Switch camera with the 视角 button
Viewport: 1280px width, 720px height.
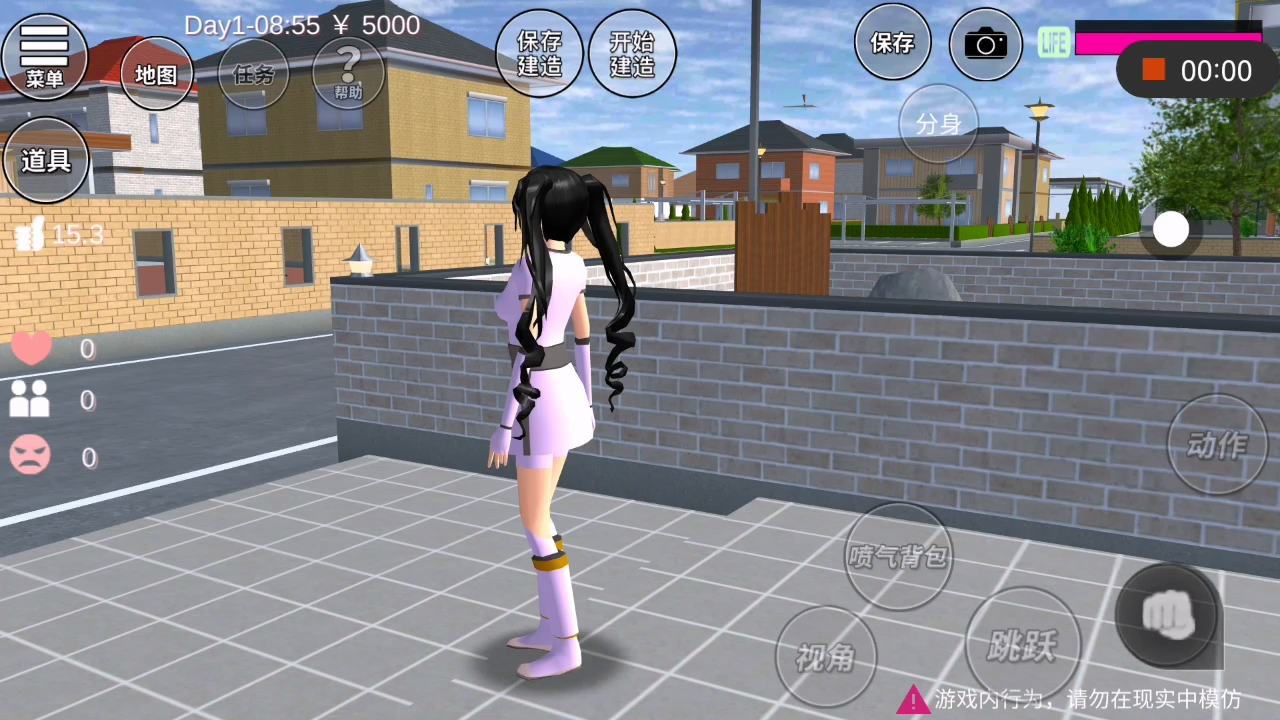(826, 656)
